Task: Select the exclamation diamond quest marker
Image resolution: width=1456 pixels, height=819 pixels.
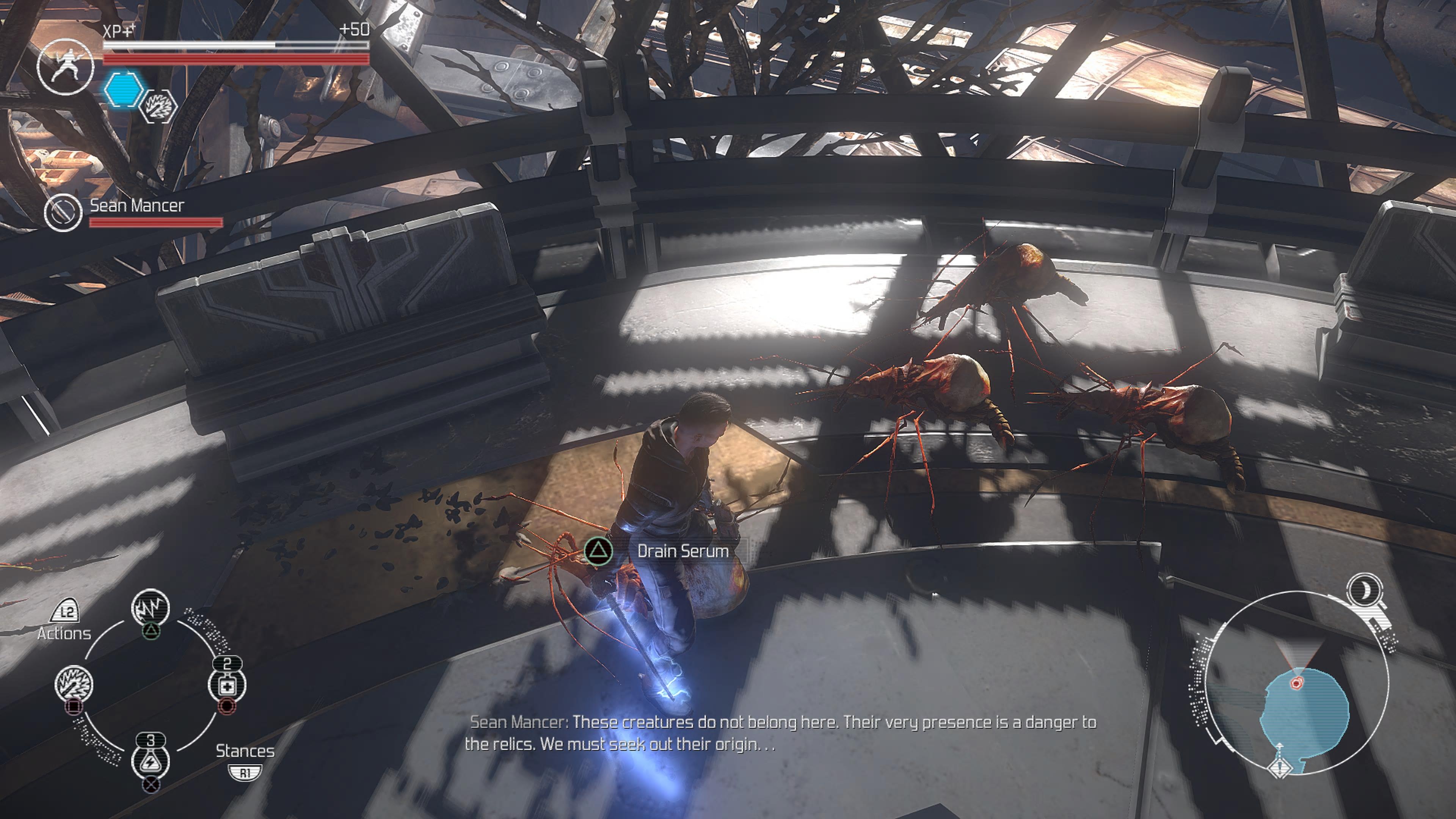Action: 1280,767
